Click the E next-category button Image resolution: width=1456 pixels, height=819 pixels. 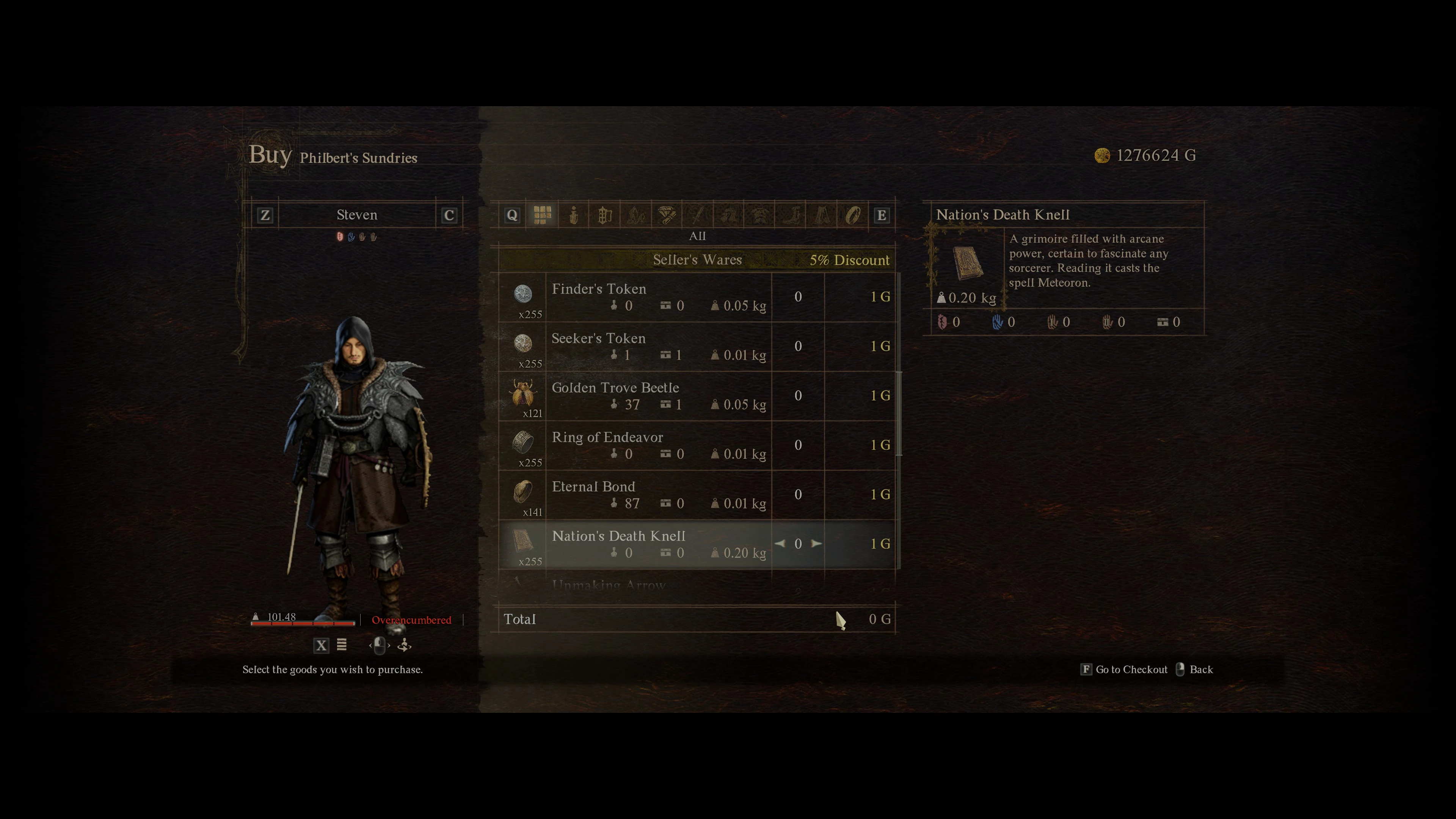pyautogui.click(x=882, y=214)
